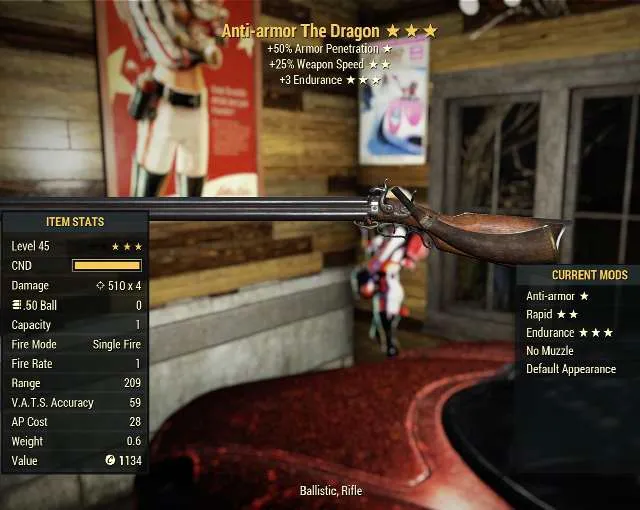Viewport: 640px width, 510px height.
Task: Select the Default Appearance entry
Action: pyautogui.click(x=571, y=369)
